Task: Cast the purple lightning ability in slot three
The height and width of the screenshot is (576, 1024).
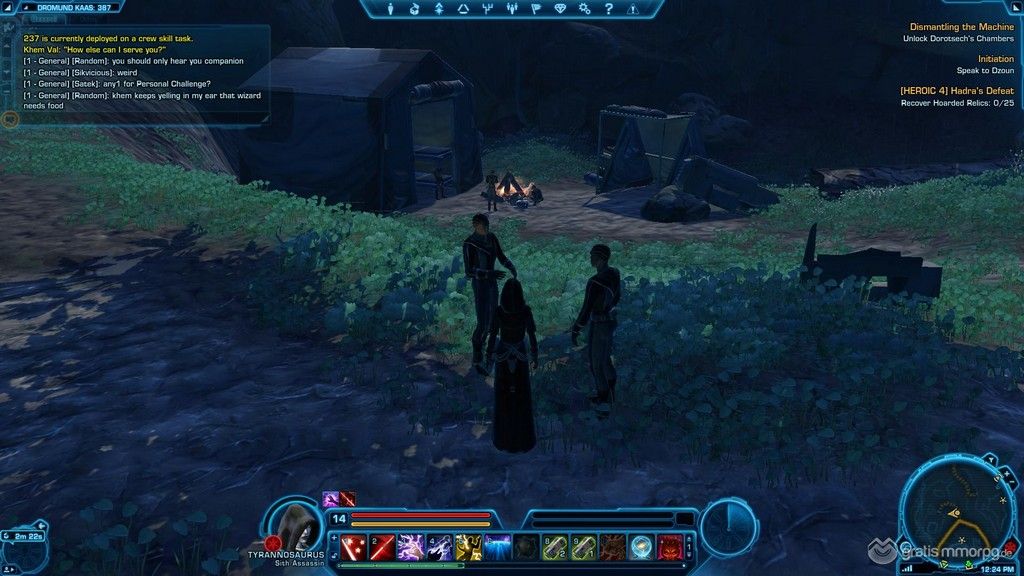Action: pyautogui.click(x=410, y=547)
